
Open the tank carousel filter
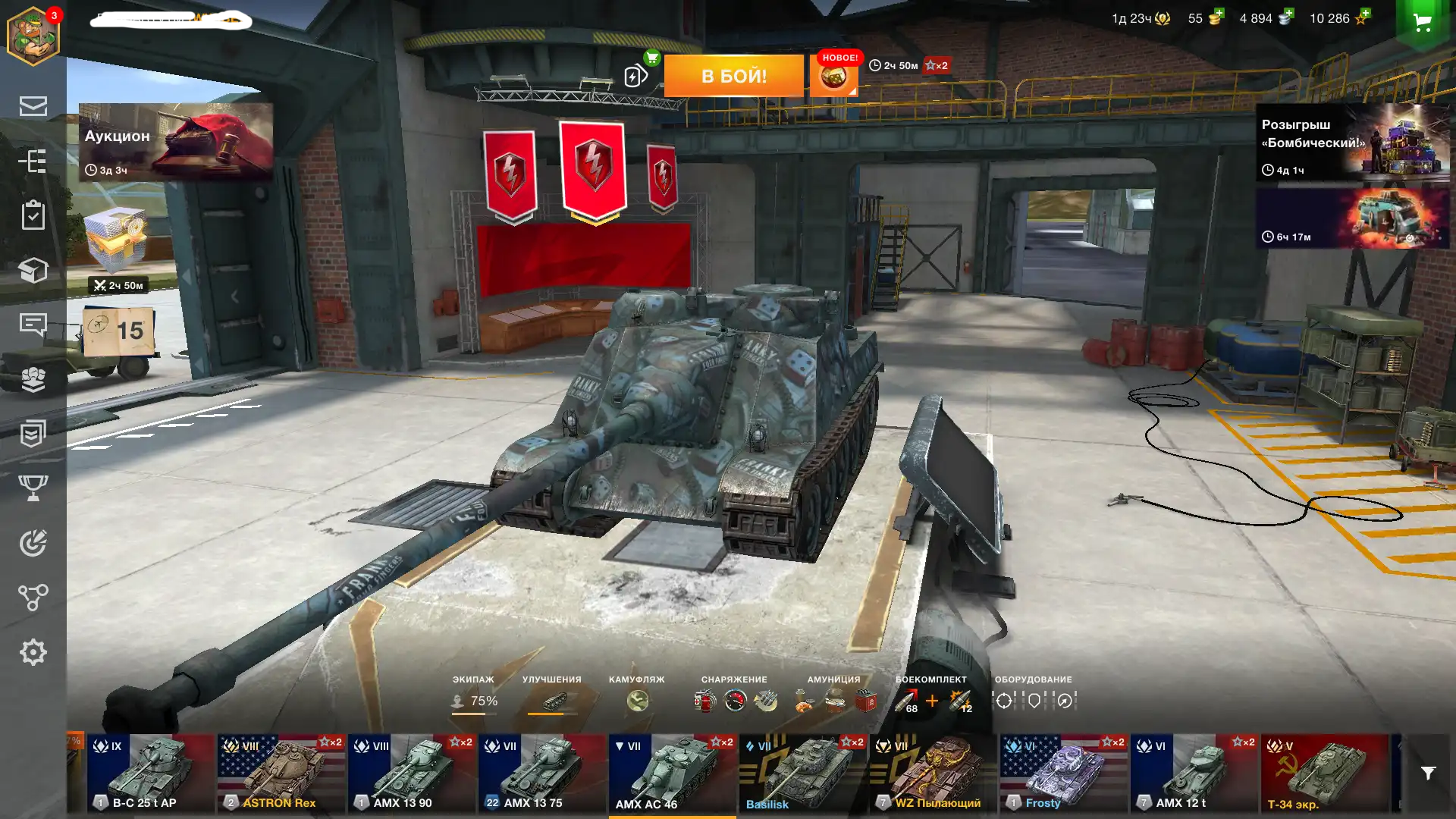(1428, 773)
